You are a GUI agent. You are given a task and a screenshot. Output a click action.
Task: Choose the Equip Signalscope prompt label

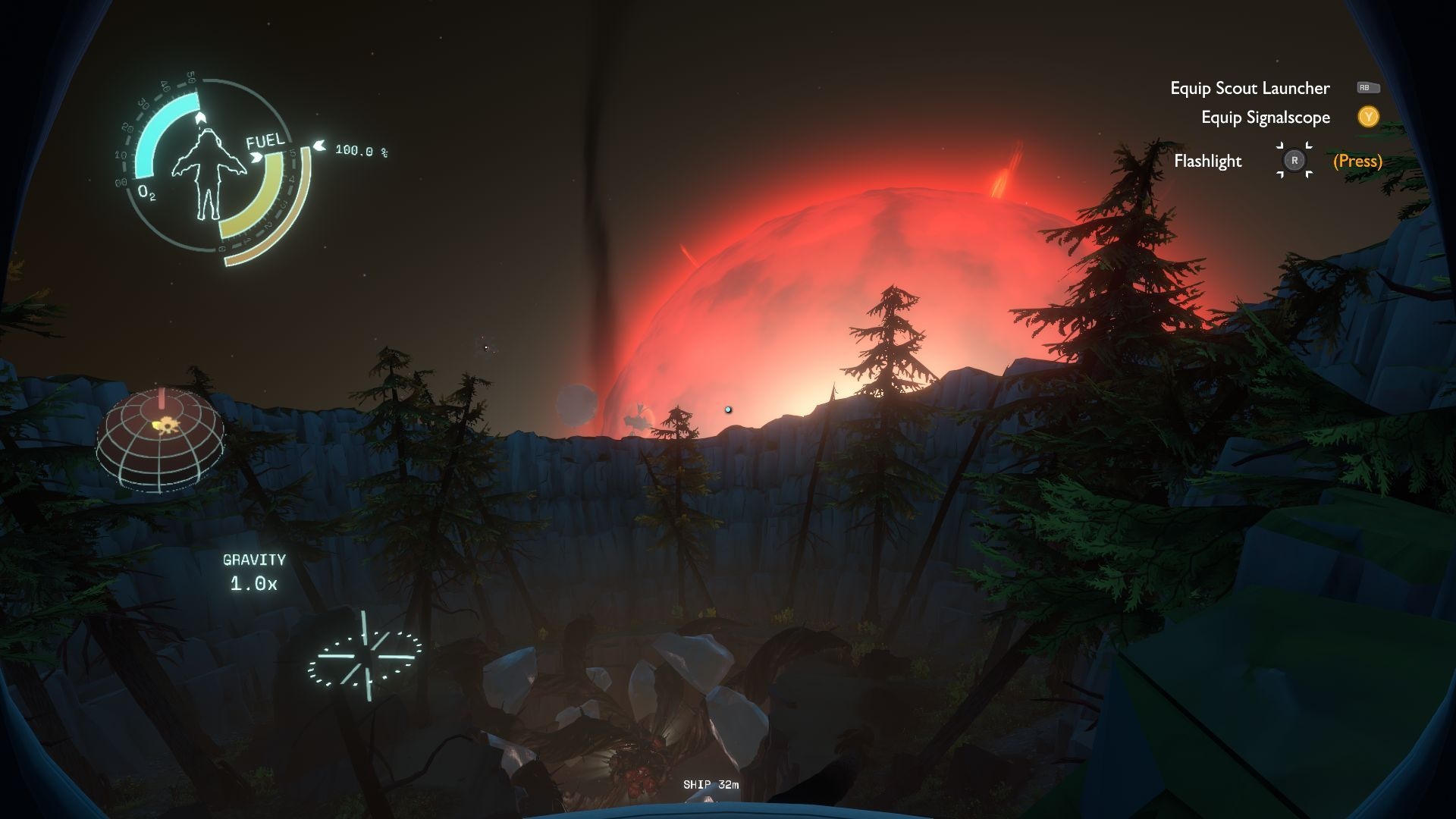click(x=1265, y=118)
